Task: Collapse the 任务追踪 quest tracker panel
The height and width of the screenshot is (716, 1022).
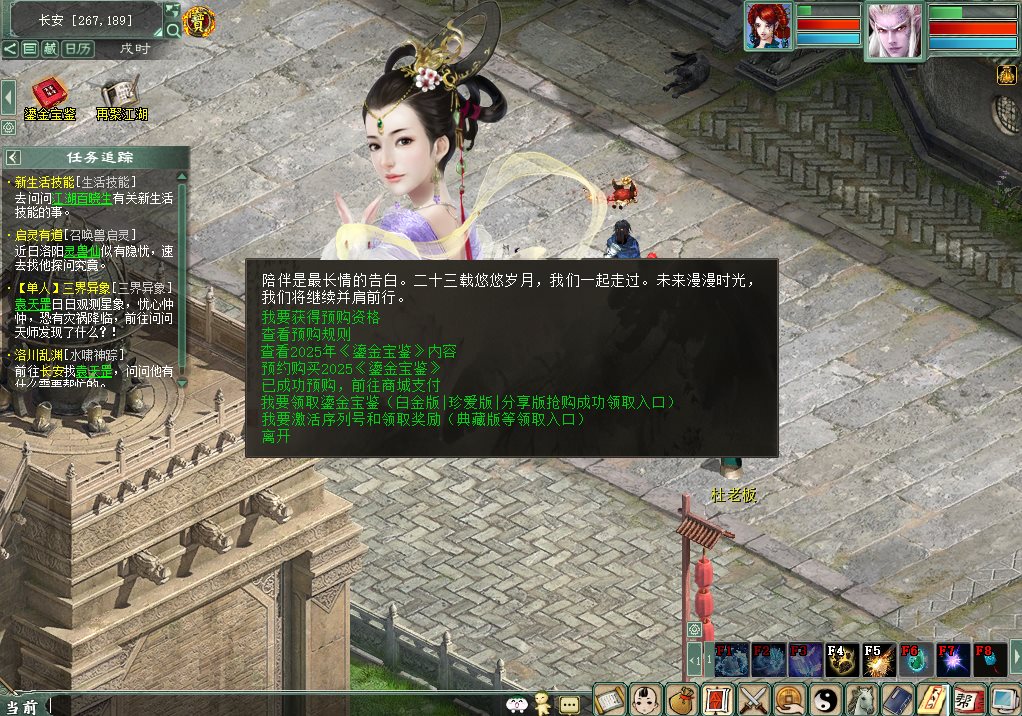Action: (x=13, y=157)
